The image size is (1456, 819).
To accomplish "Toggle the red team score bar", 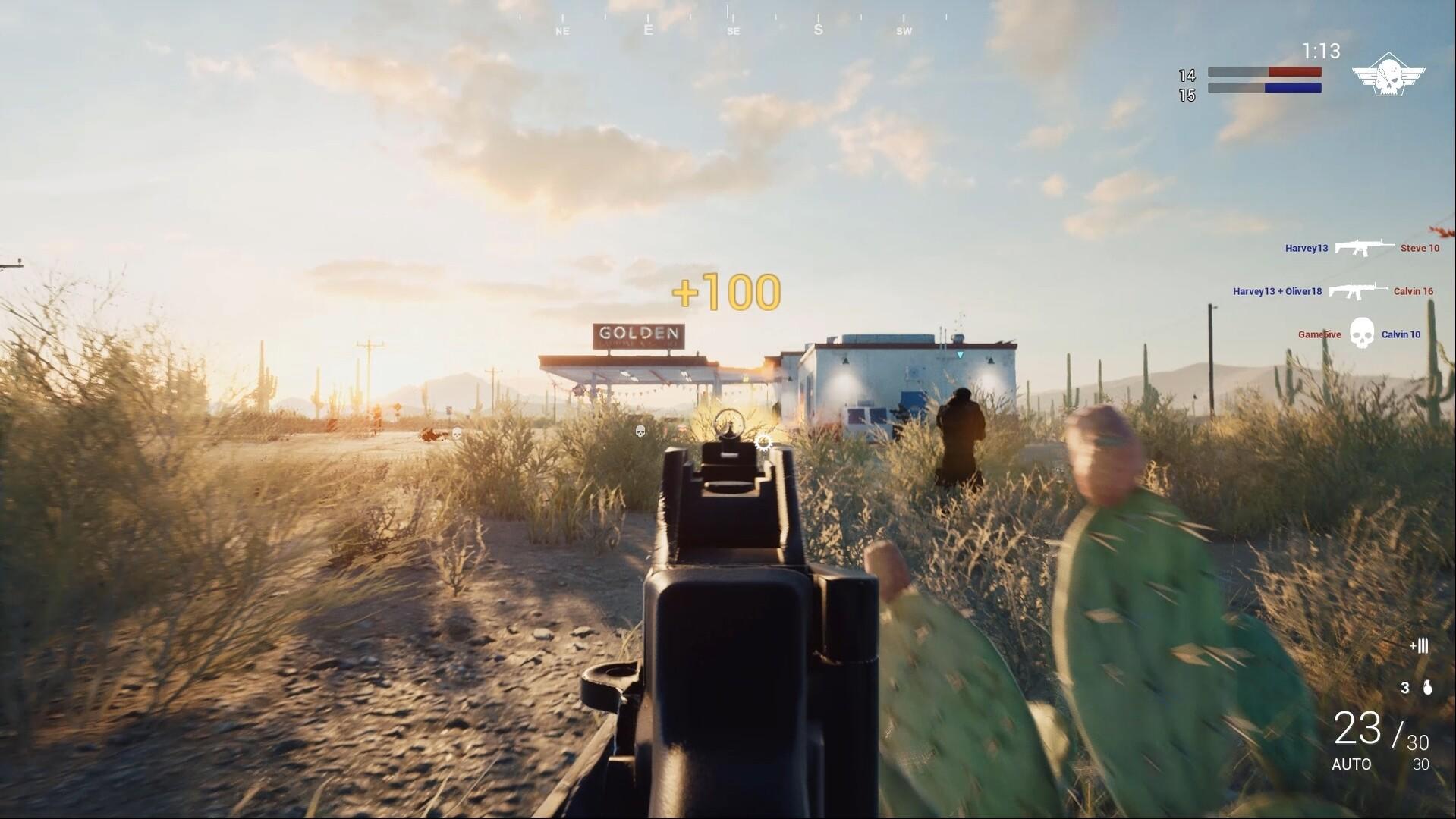I will tap(1263, 71).
